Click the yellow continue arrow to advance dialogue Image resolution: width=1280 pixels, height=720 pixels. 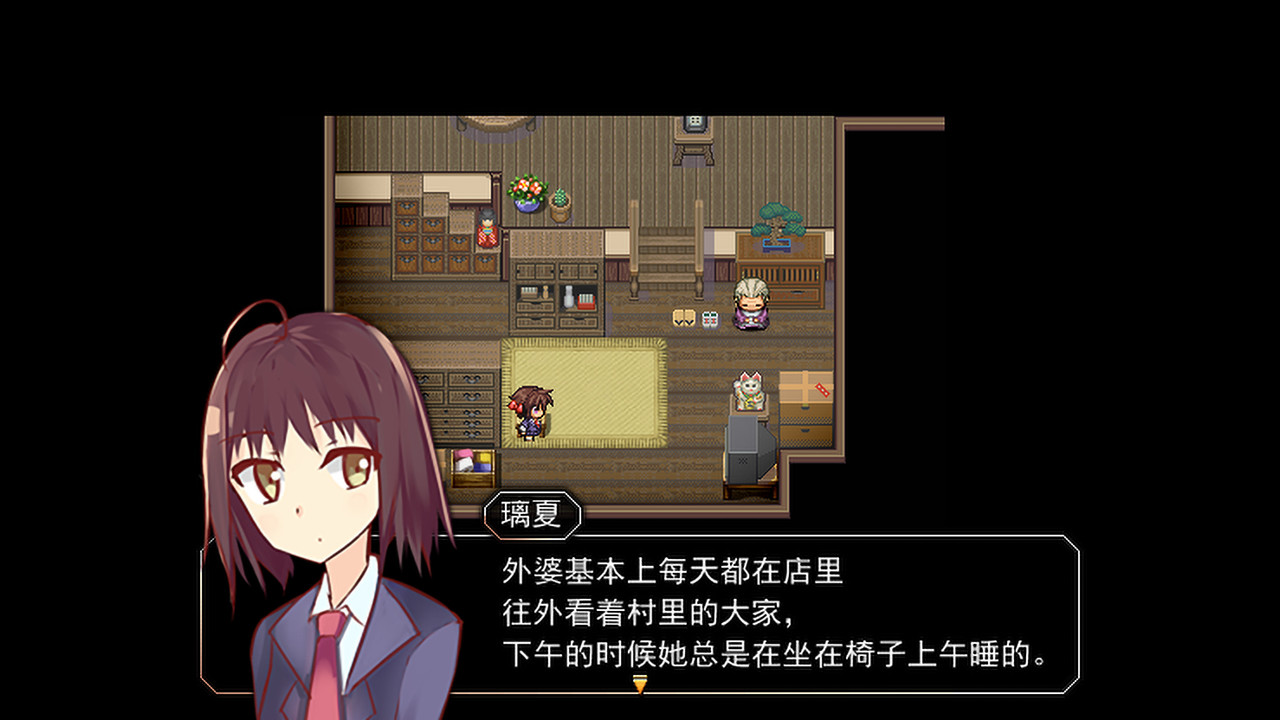pos(640,685)
